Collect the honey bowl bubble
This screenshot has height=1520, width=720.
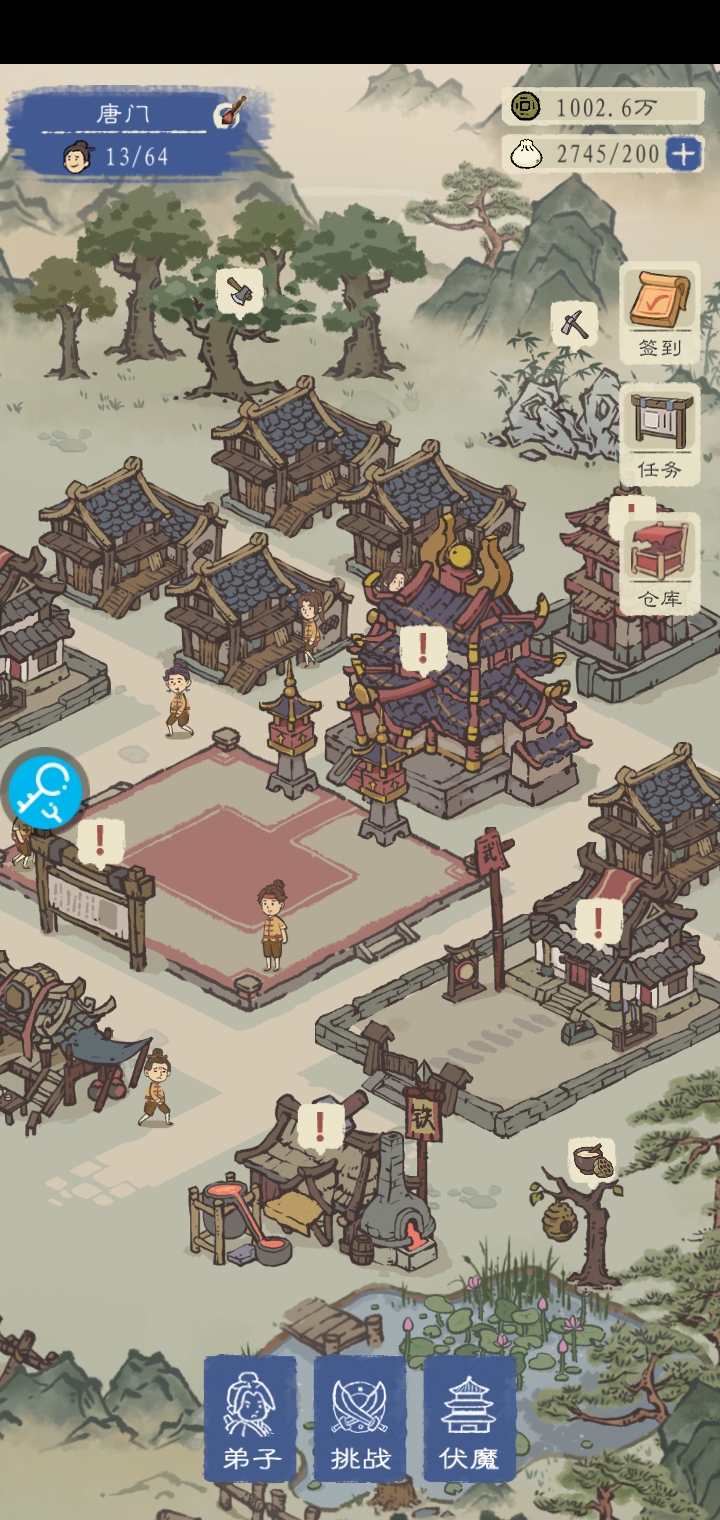591,1161
